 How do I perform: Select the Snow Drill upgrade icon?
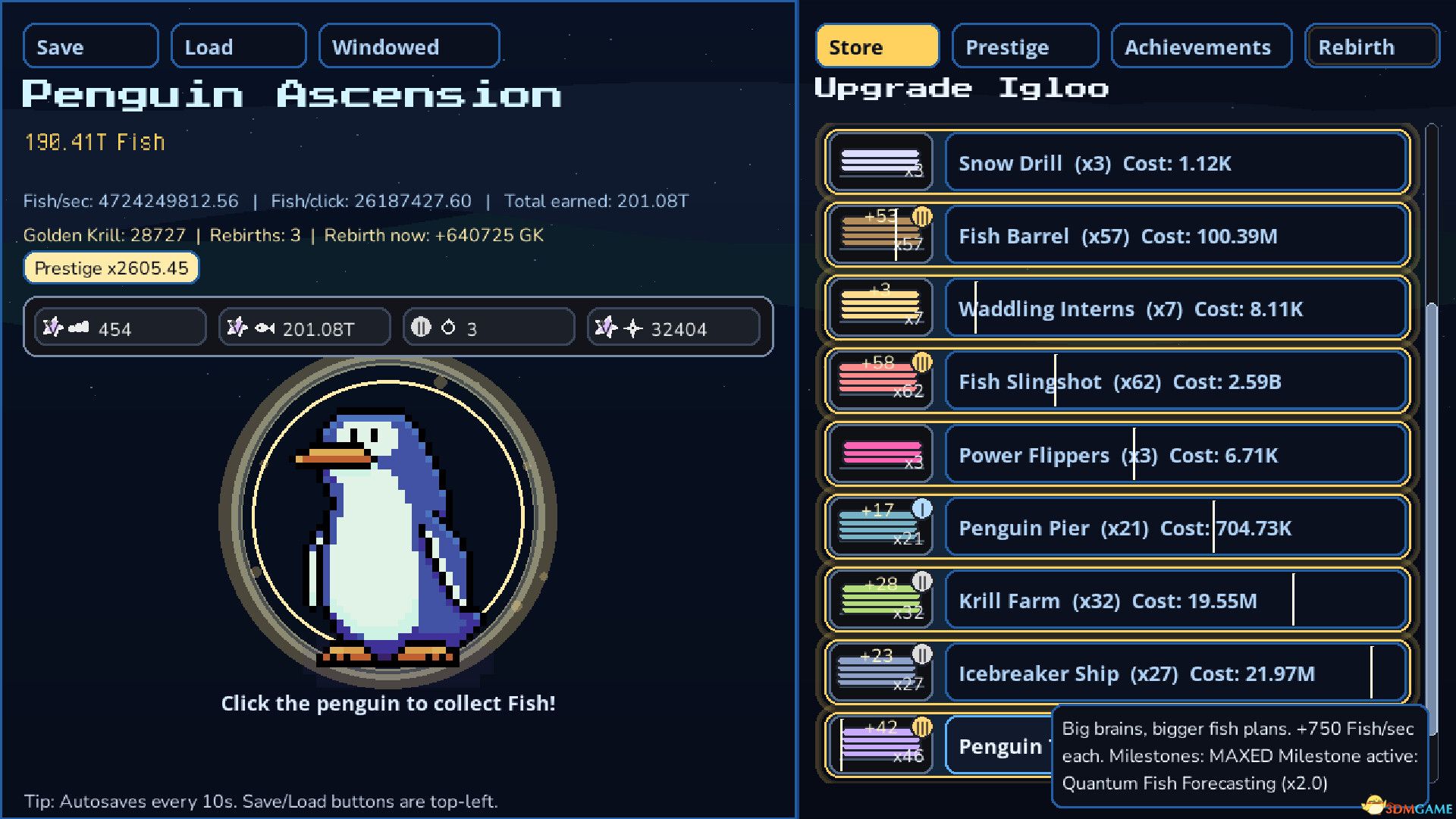click(x=880, y=163)
